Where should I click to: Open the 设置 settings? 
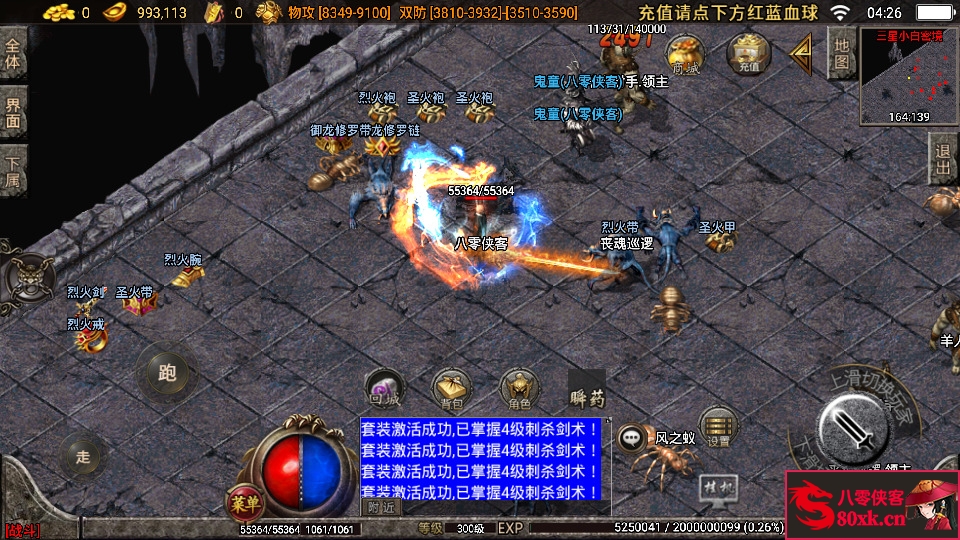click(x=718, y=426)
